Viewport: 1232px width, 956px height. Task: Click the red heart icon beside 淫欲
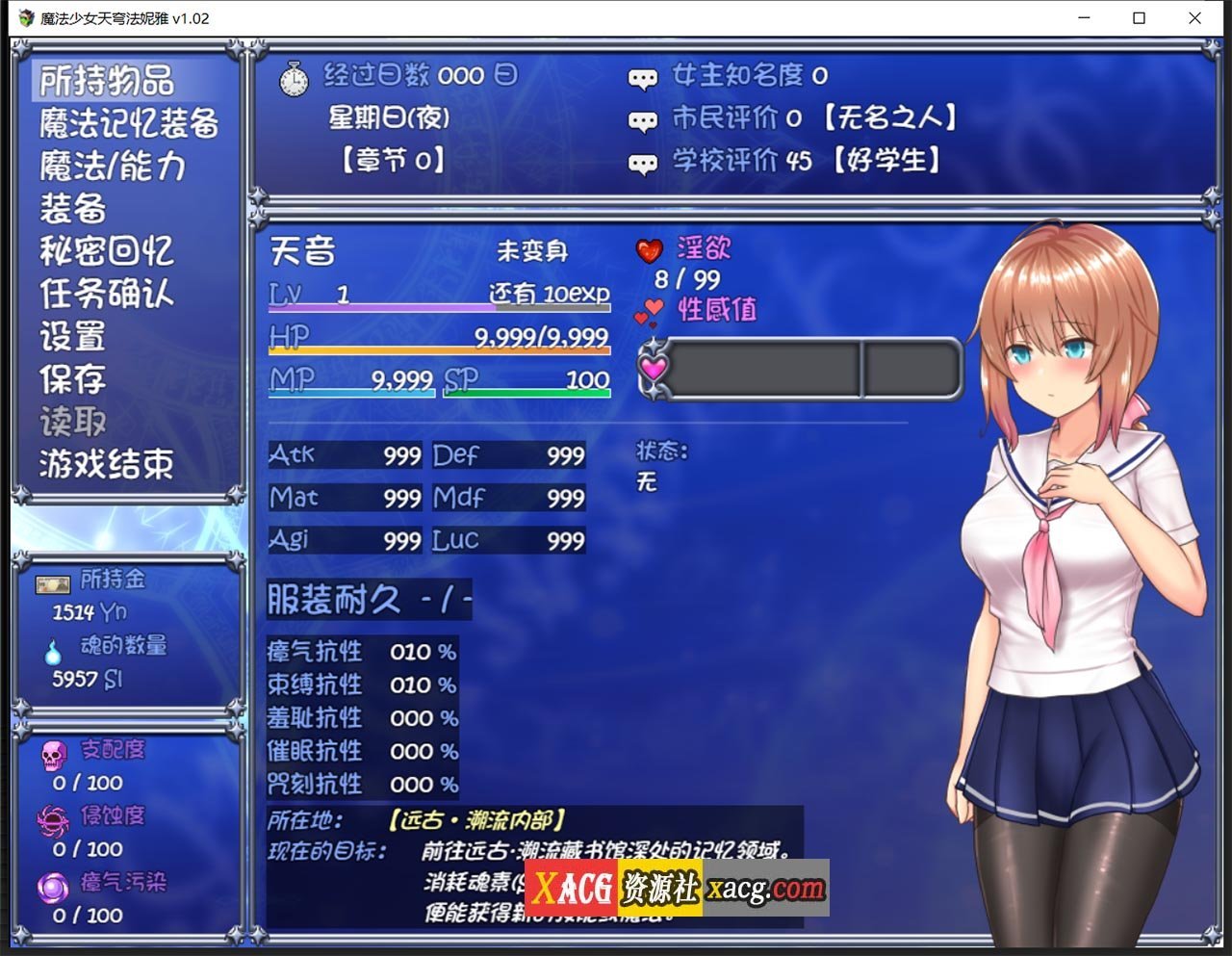(651, 248)
